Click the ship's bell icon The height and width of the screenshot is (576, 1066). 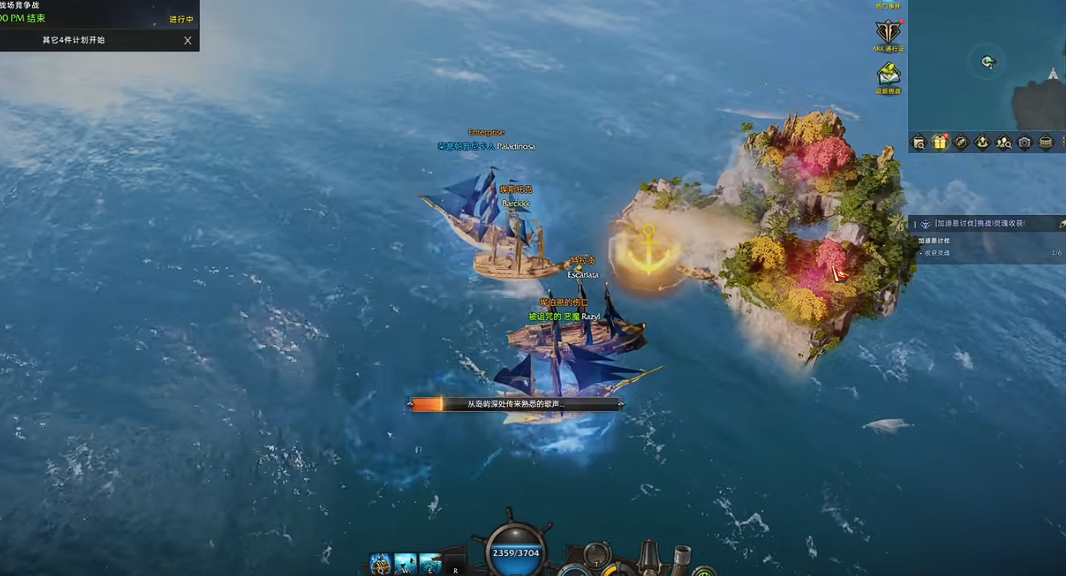pos(650,556)
